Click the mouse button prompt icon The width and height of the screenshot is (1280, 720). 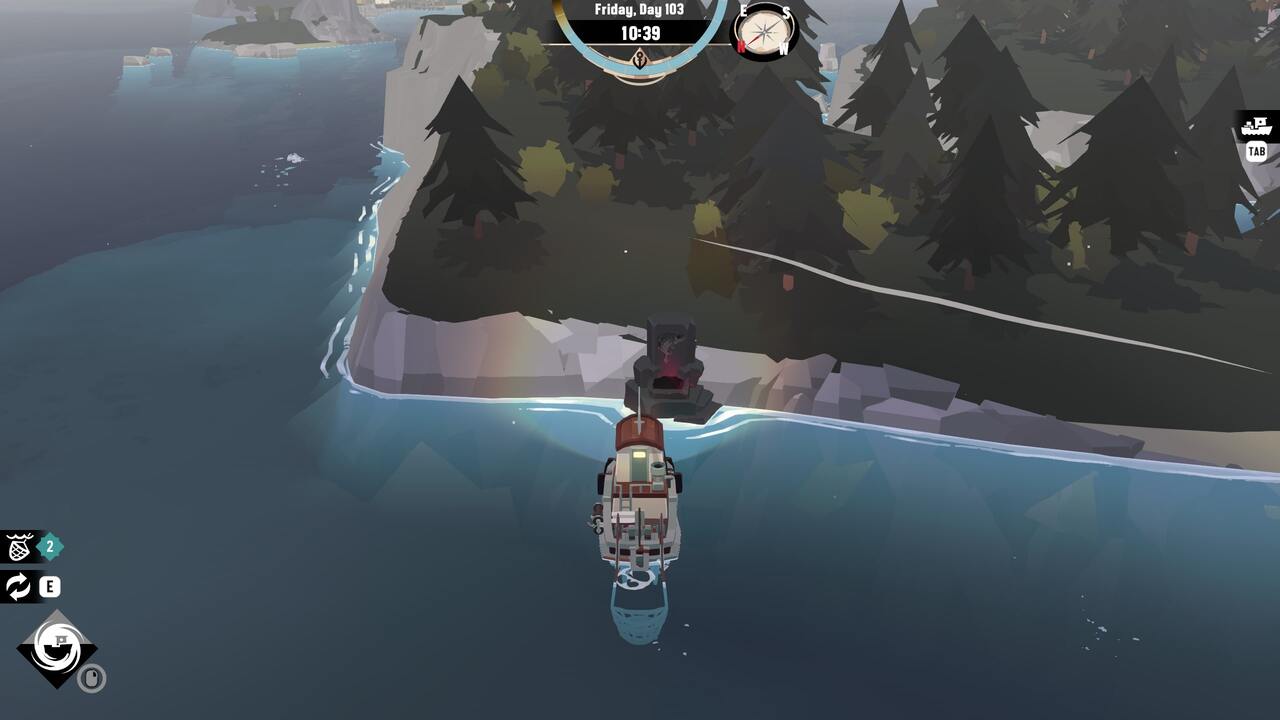coord(92,676)
